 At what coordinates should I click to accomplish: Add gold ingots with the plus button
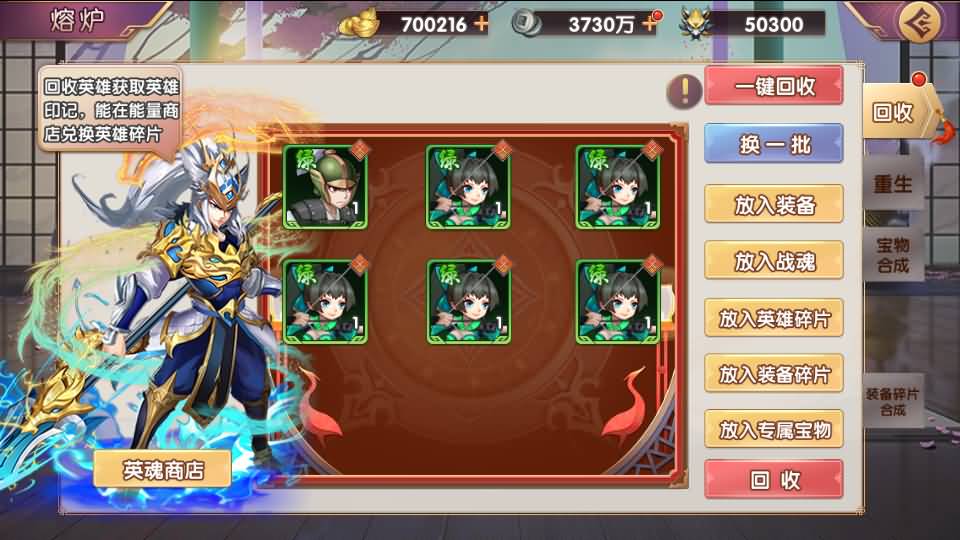pyautogui.click(x=482, y=23)
